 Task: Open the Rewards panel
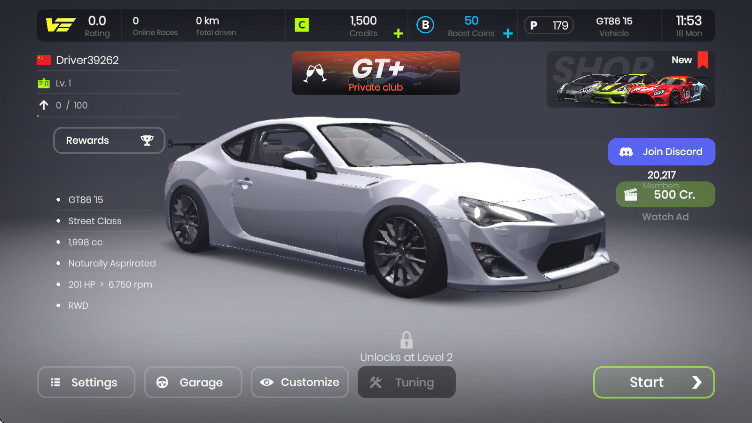click(x=109, y=141)
